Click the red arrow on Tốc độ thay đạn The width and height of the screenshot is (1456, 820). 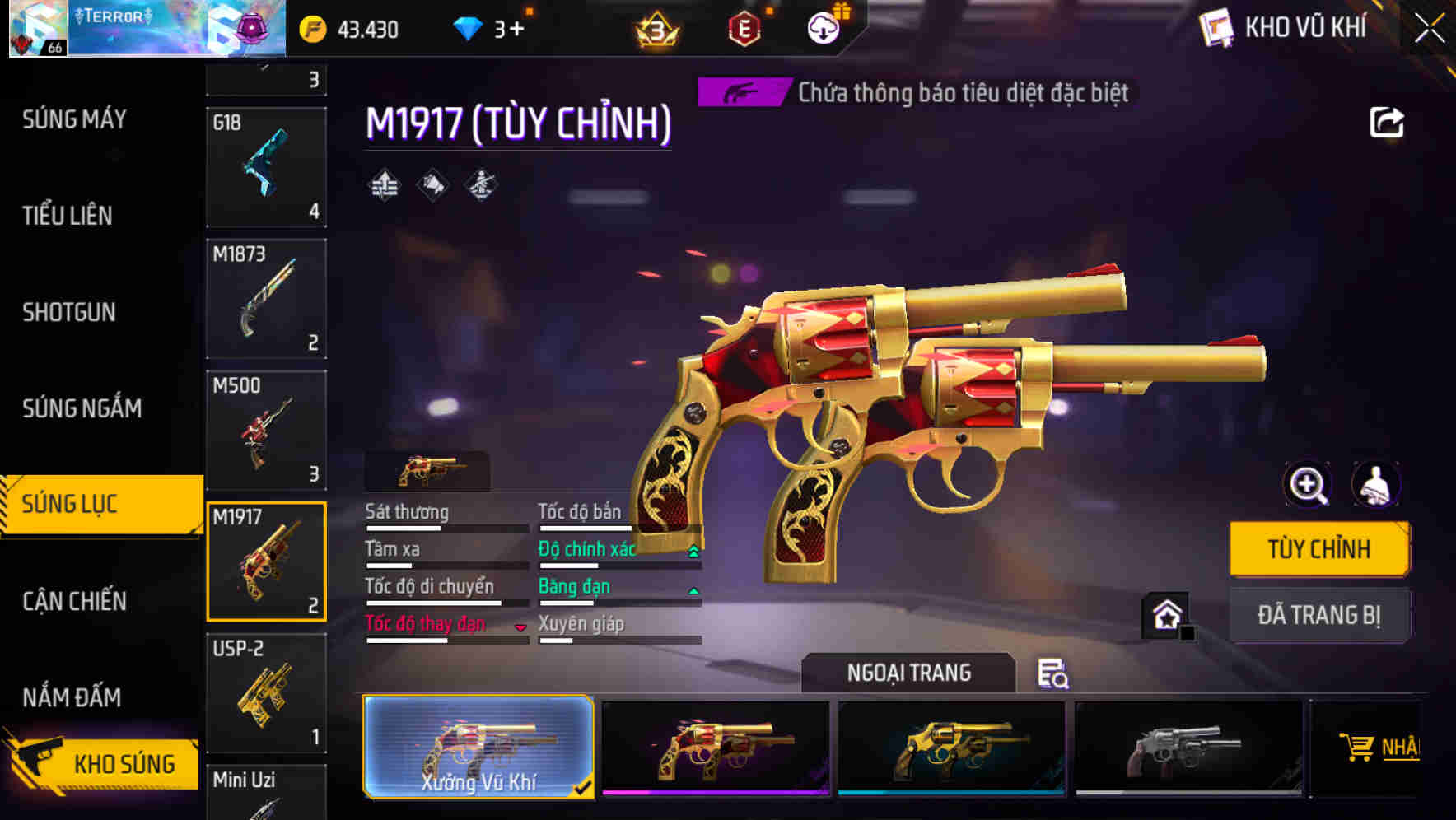coord(521,627)
